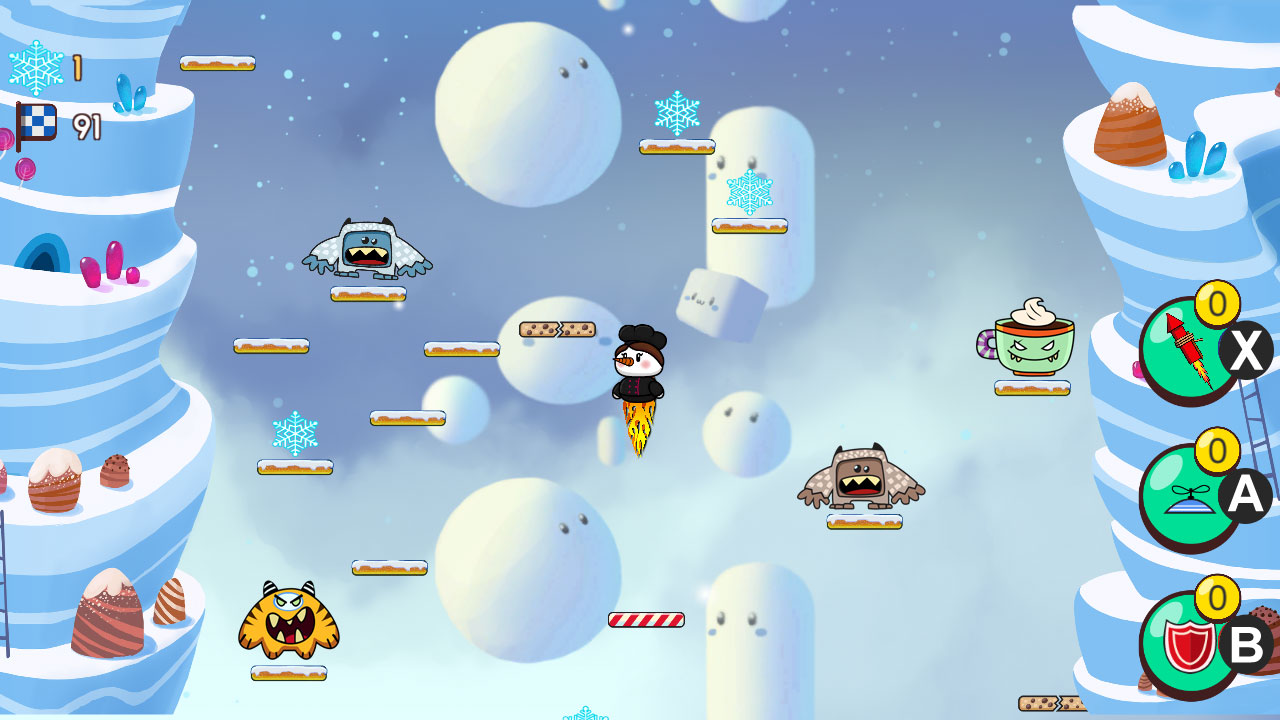
Task: Click the white yeti monster on the left
Action: tap(368, 246)
